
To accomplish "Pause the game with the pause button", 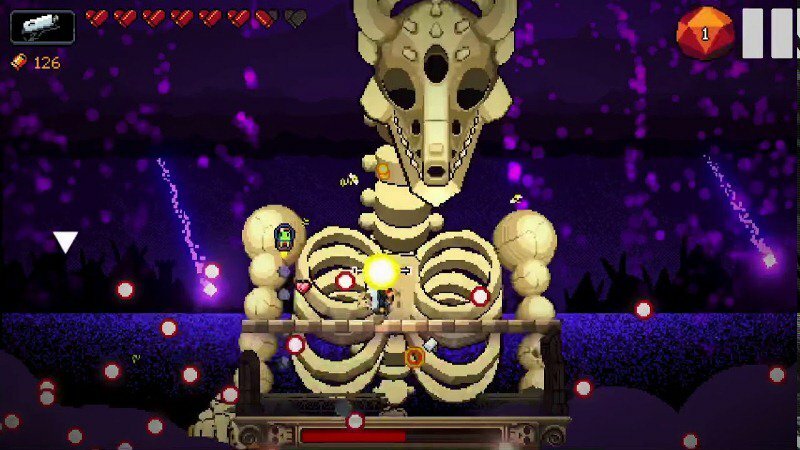I will [x=769, y=32].
